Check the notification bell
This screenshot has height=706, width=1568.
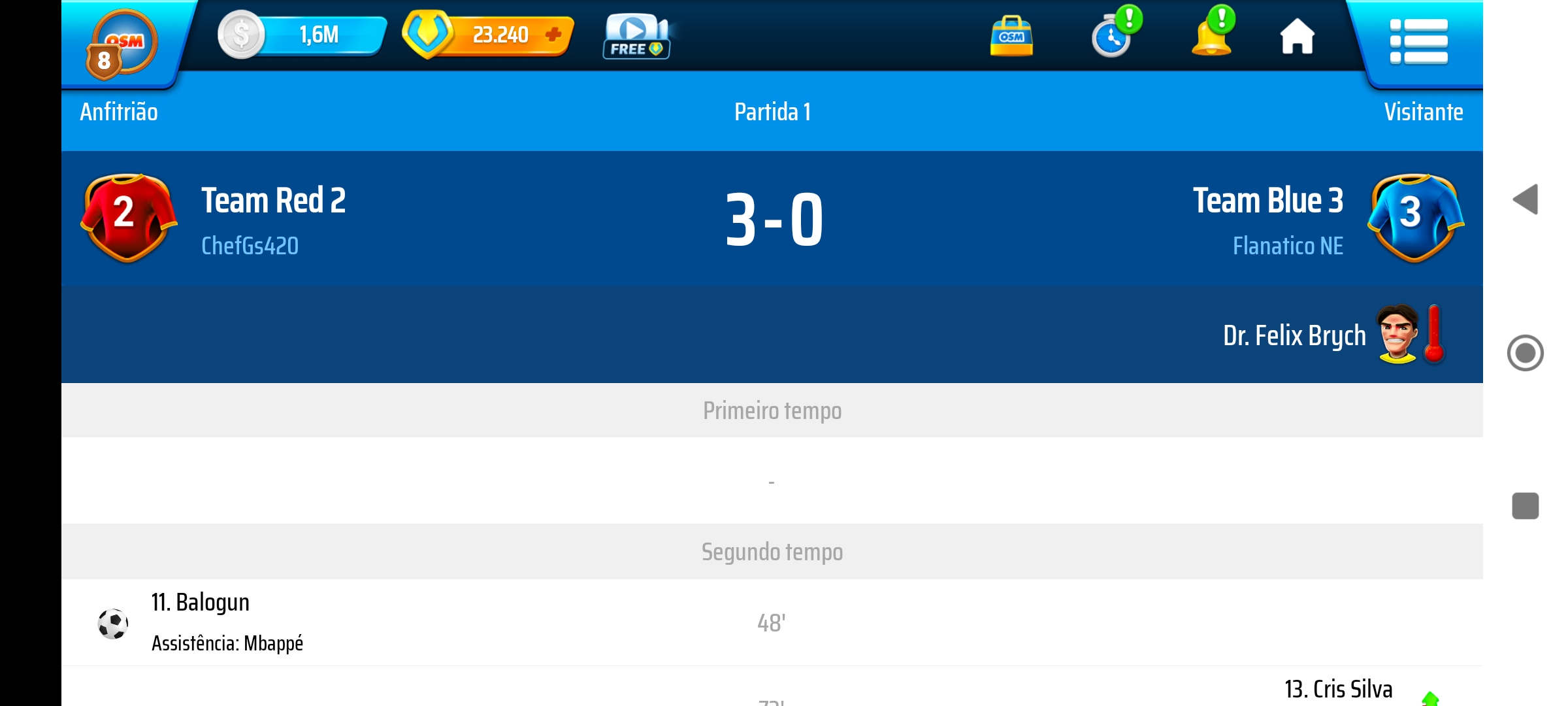pos(1213,34)
